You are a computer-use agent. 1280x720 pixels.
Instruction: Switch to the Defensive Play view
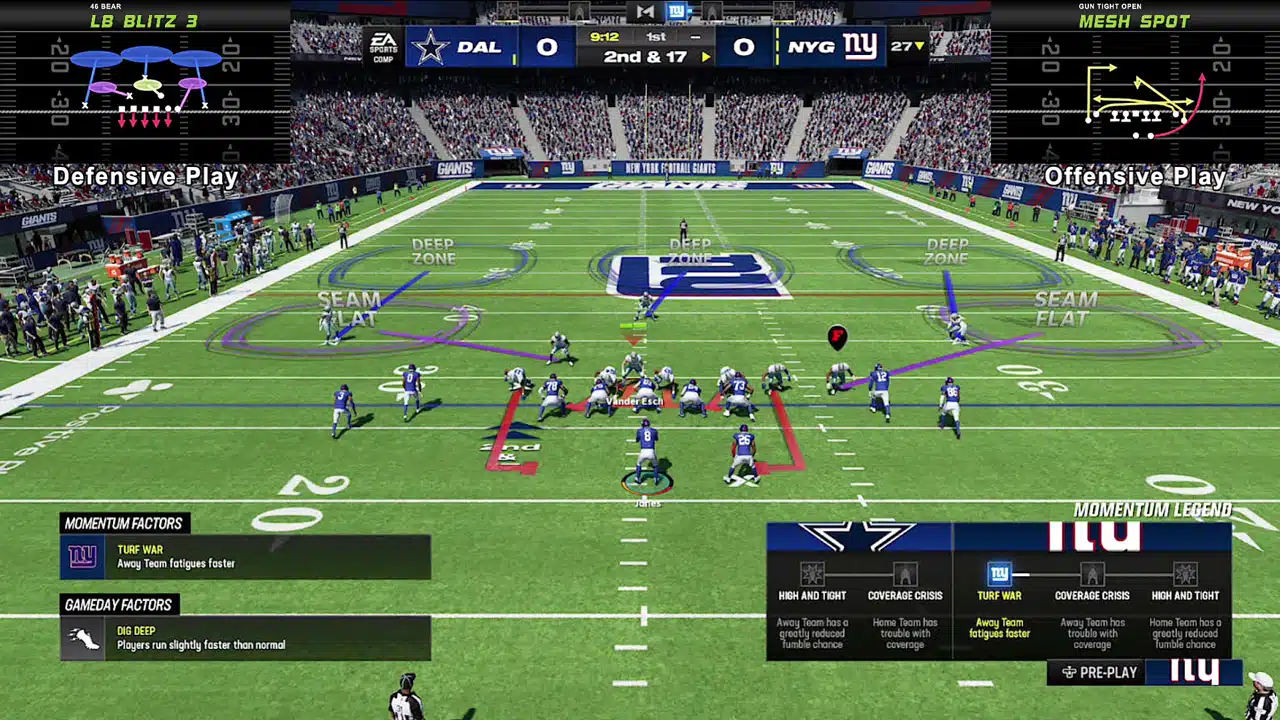(146, 176)
